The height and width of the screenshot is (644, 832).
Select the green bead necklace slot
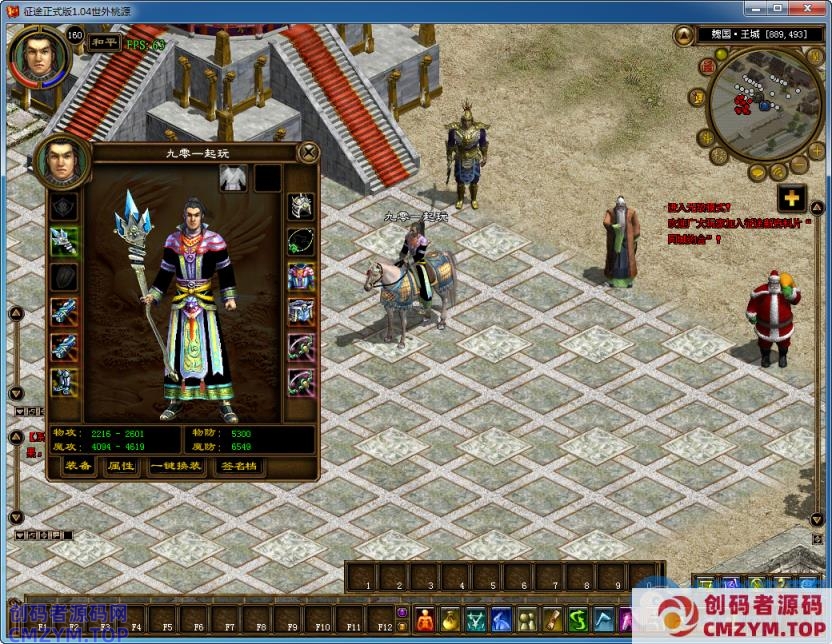tap(301, 242)
